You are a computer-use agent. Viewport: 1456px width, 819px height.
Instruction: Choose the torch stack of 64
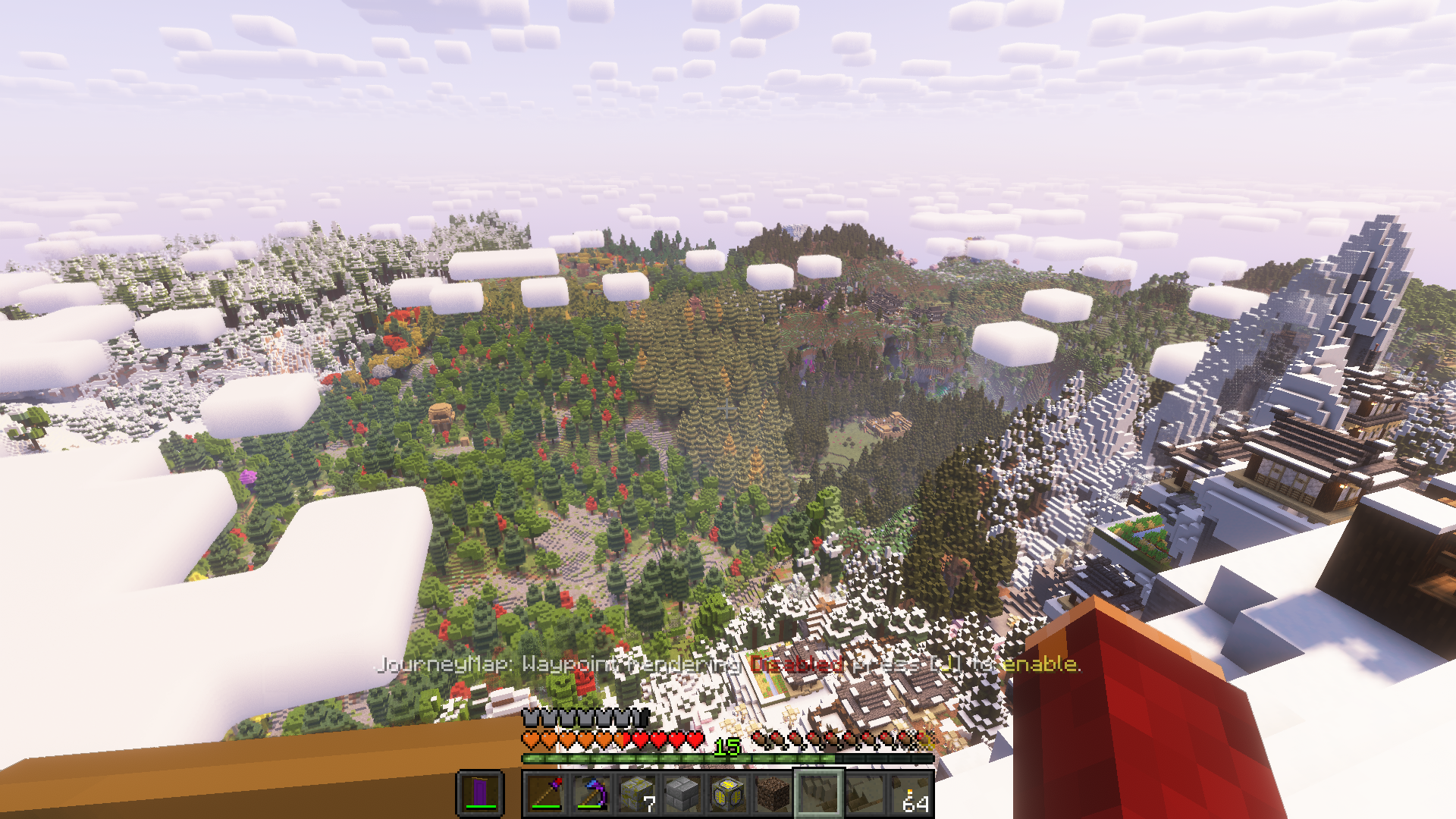910,794
